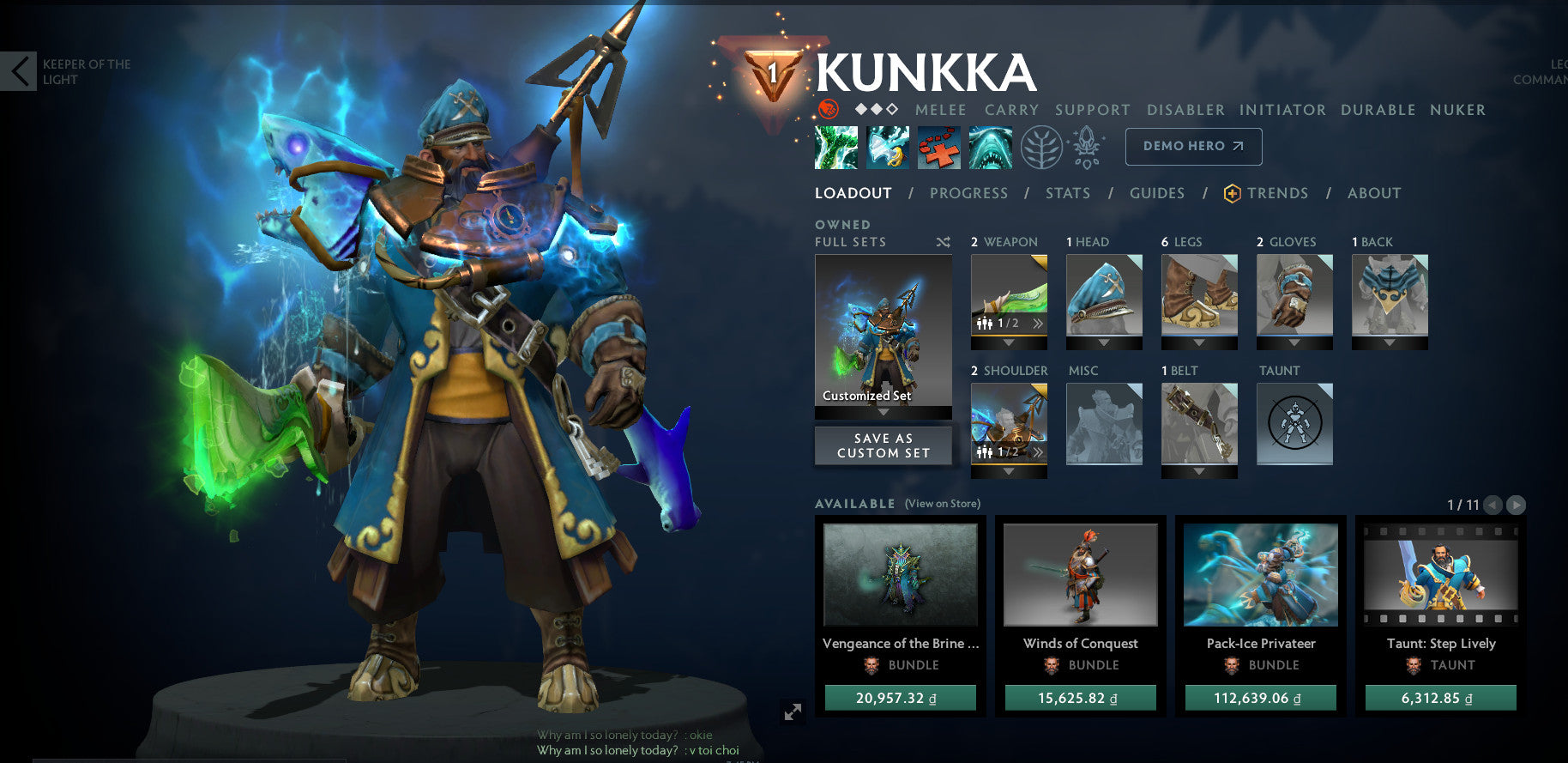Select the Pack-Ice Privateer bundle thumbnail

pos(1259,575)
